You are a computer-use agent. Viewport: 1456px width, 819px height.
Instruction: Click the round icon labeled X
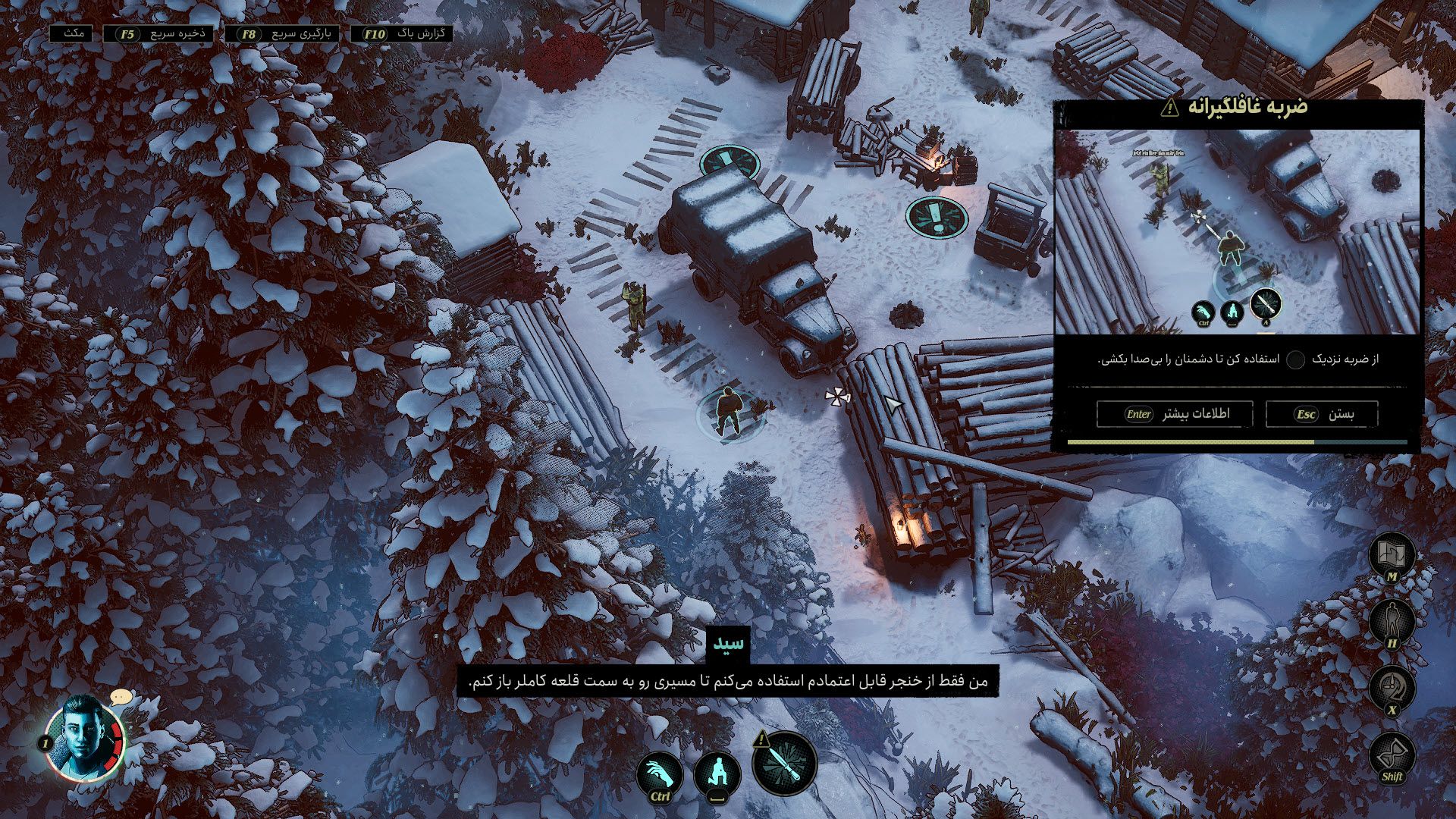click(1392, 689)
